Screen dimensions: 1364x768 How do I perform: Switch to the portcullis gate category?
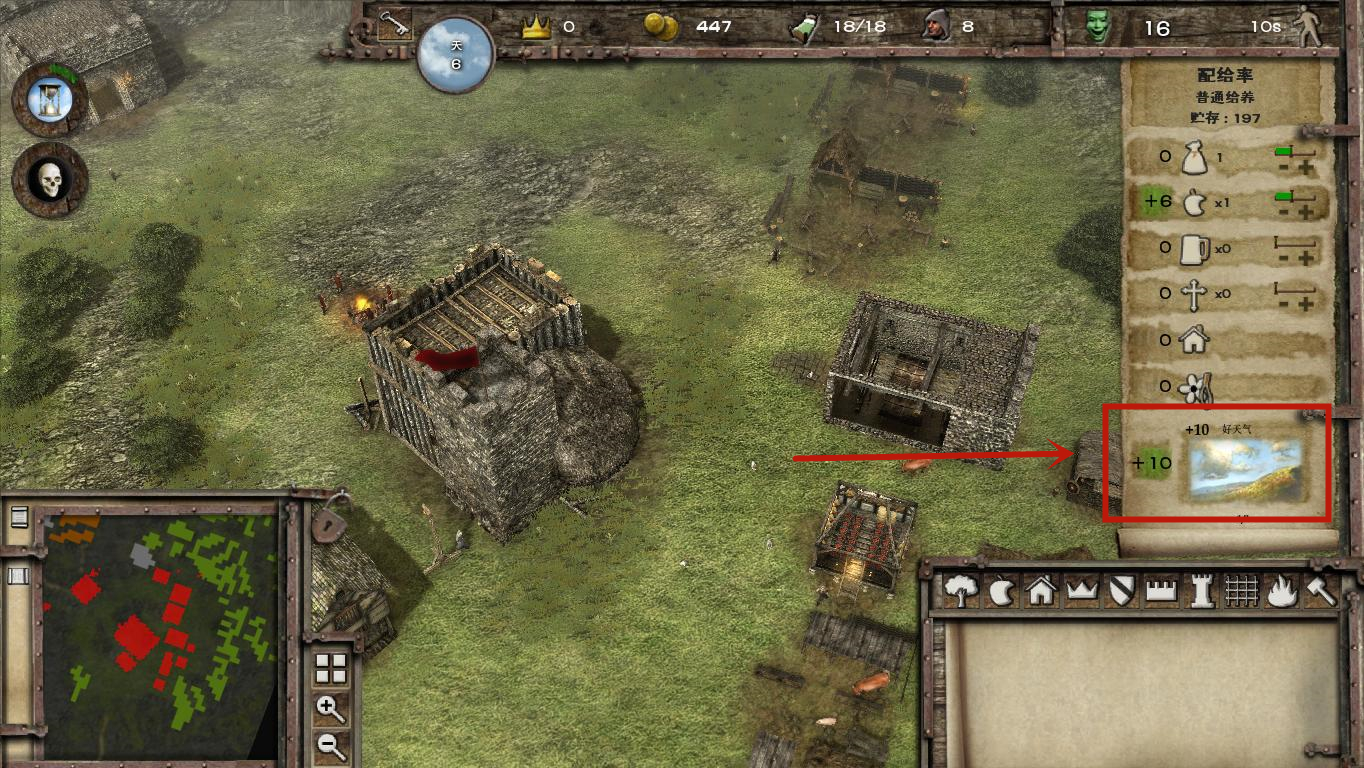tap(1241, 591)
